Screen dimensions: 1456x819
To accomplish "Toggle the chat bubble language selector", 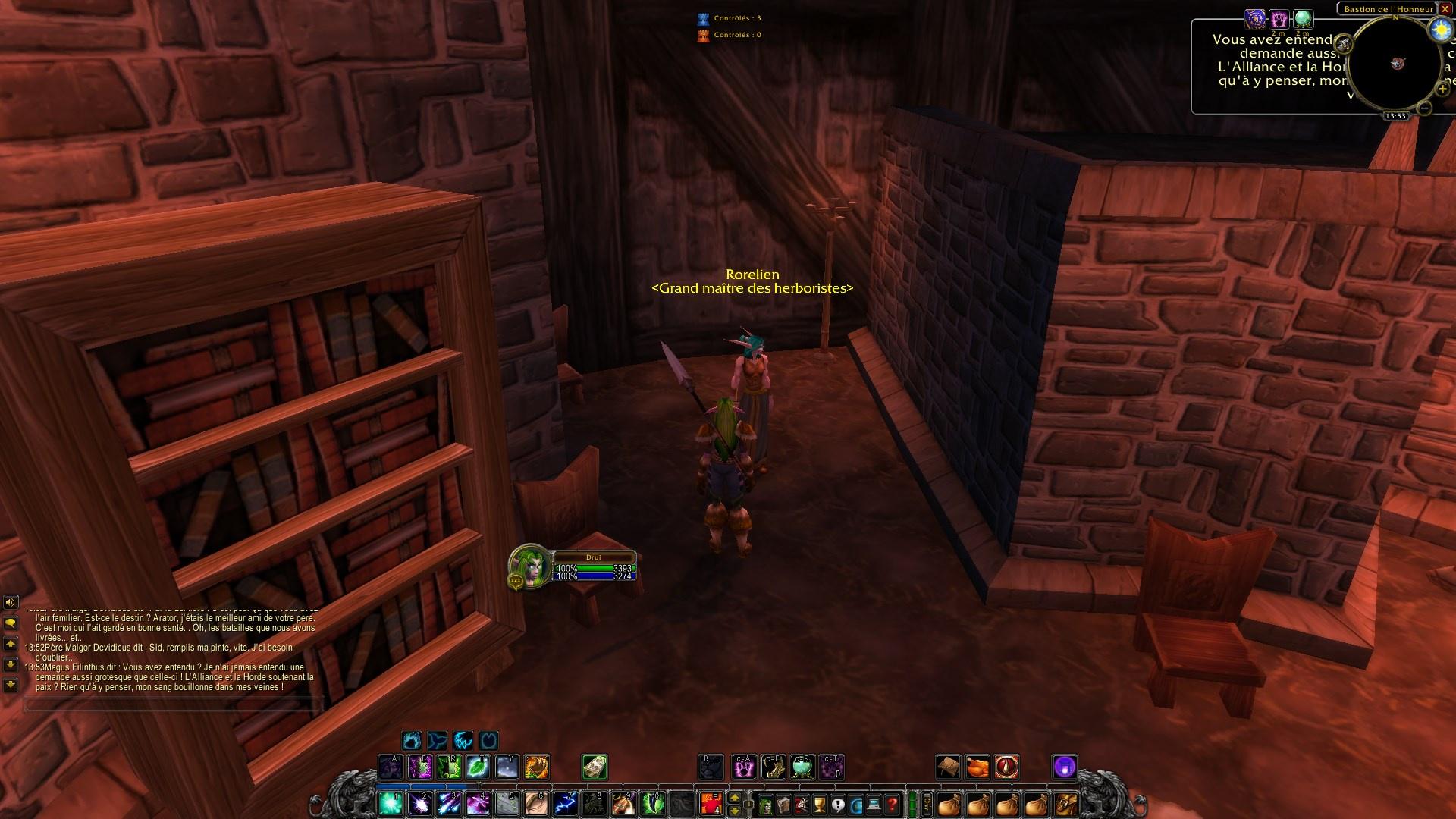I will pyautogui.click(x=11, y=623).
